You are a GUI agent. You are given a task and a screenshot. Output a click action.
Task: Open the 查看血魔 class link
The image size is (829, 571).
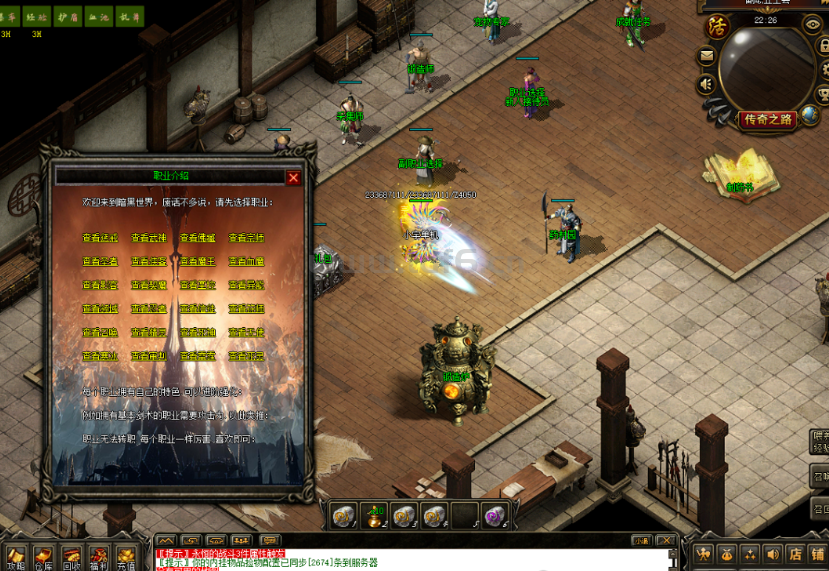pyautogui.click(x=246, y=262)
